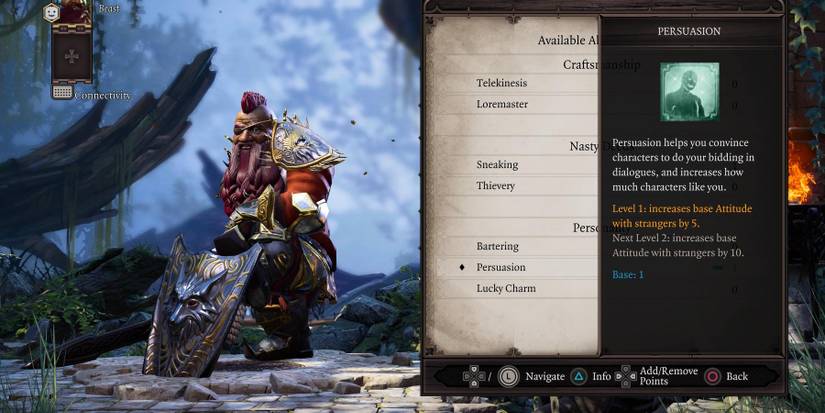The width and height of the screenshot is (825, 413).
Task: Choose the Bartering ability row
Action: (498, 246)
